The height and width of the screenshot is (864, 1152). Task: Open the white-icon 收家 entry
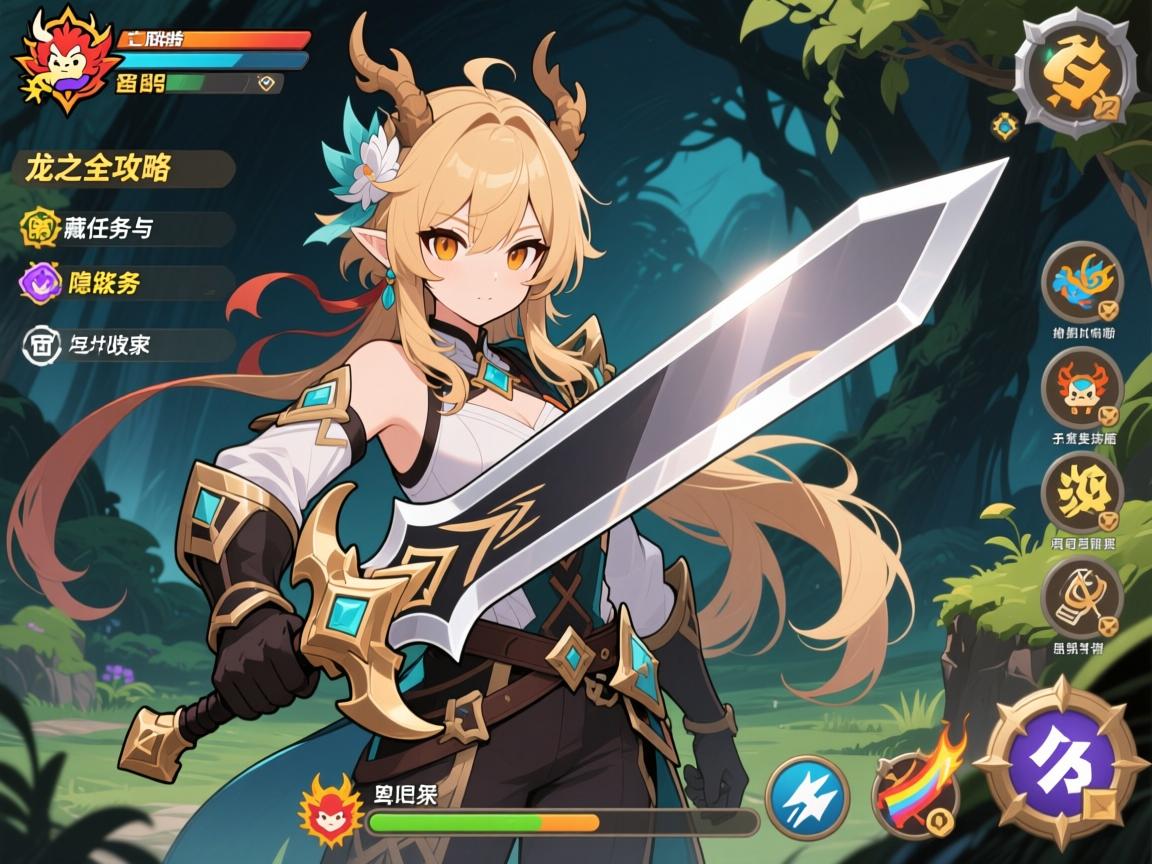click(122, 345)
